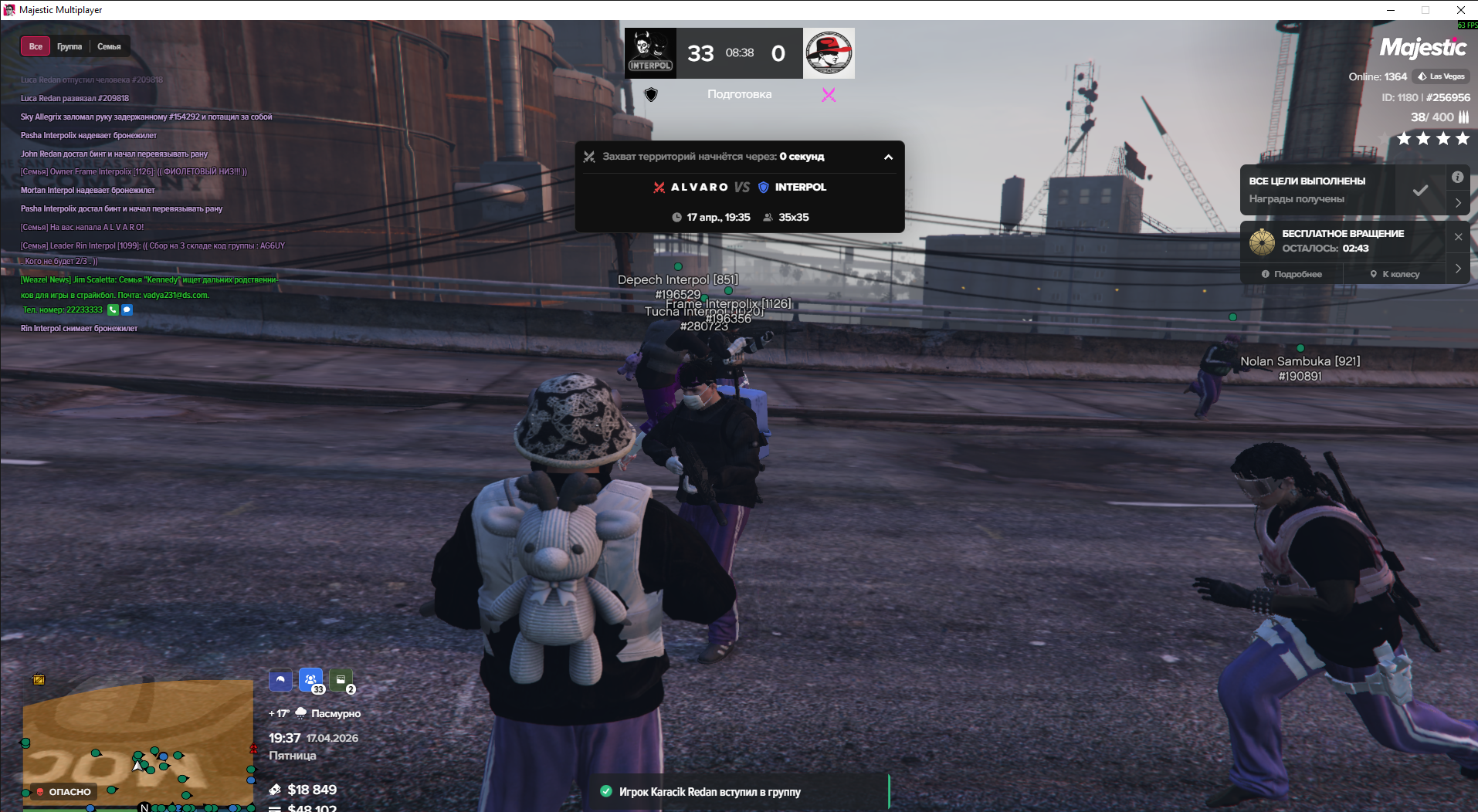Screen dimensions: 1478x812
Task: Send a message via the blue chat icon
Action: pyautogui.click(x=127, y=310)
